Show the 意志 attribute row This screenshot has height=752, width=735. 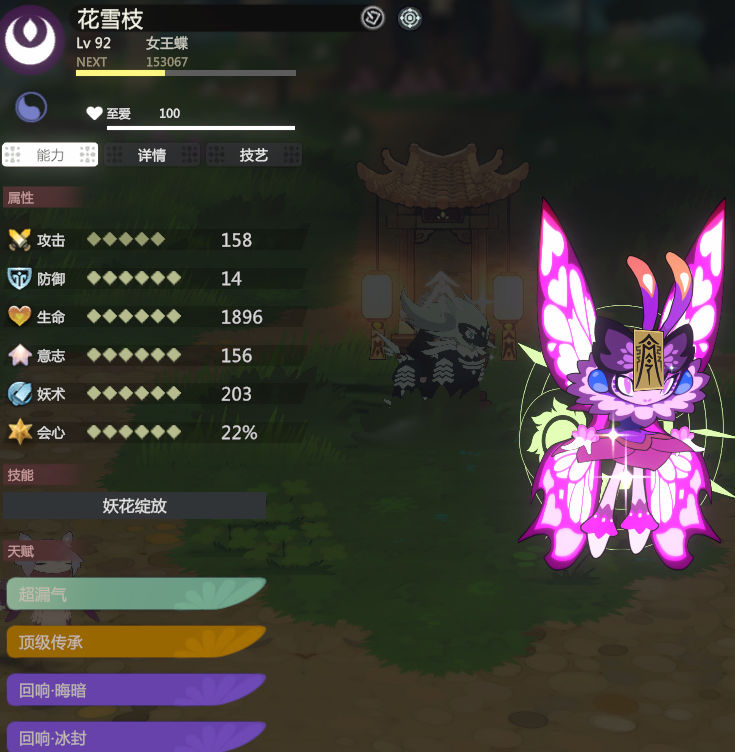click(x=155, y=355)
